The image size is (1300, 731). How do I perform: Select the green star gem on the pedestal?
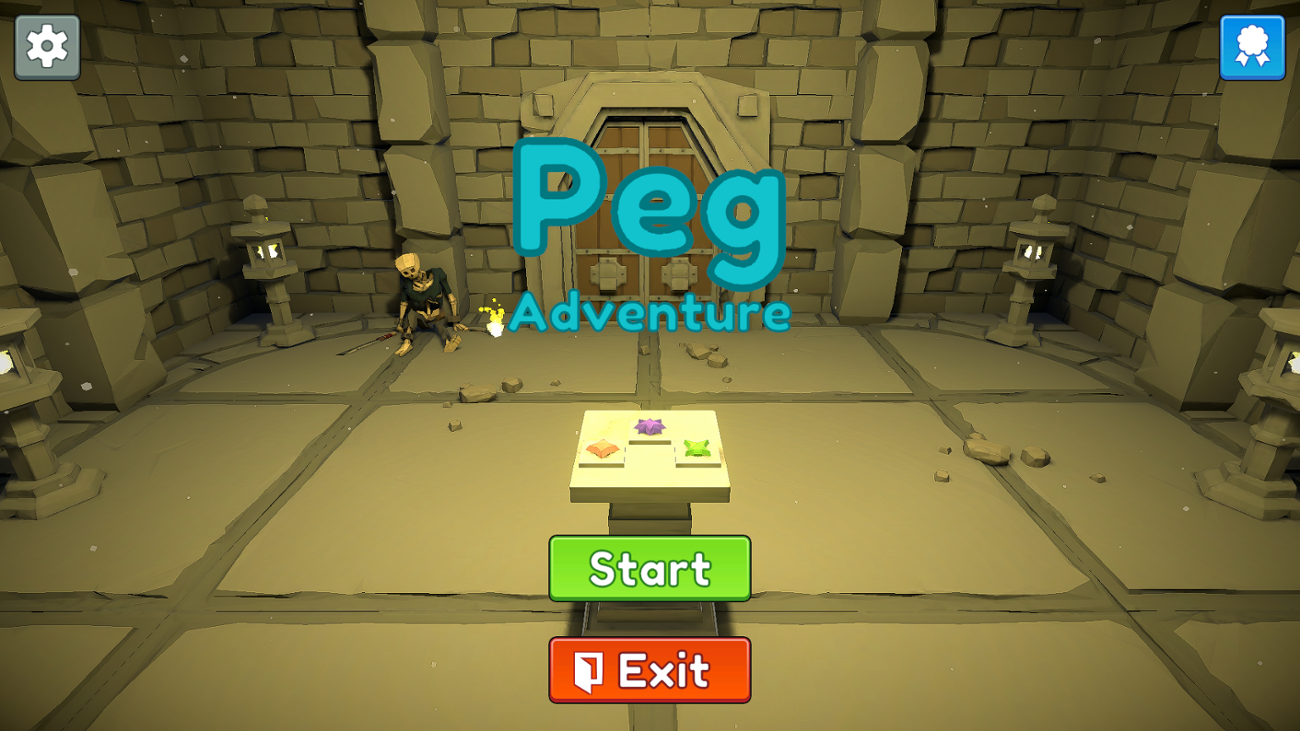coord(696,447)
